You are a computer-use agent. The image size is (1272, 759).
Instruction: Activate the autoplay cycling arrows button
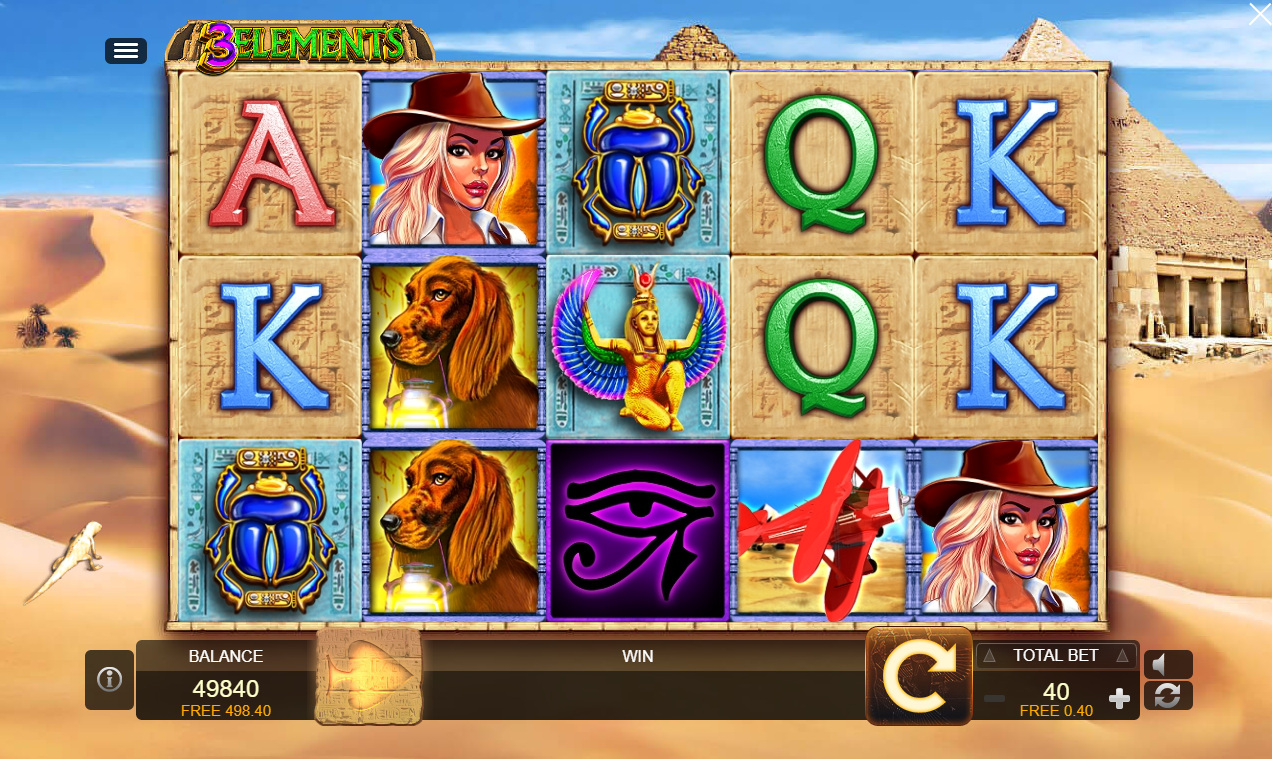click(1167, 696)
